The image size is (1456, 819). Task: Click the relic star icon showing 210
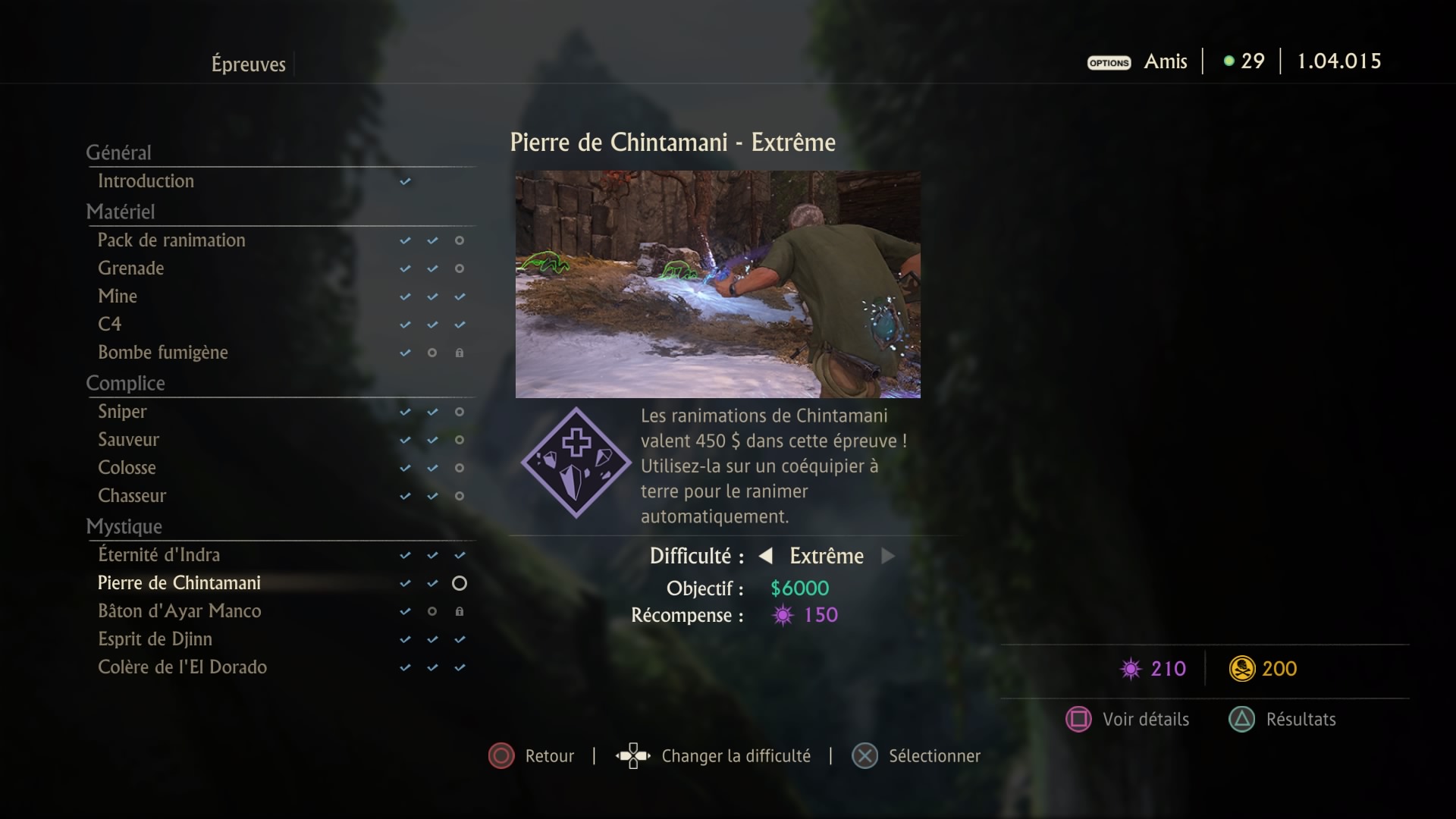point(1132,669)
